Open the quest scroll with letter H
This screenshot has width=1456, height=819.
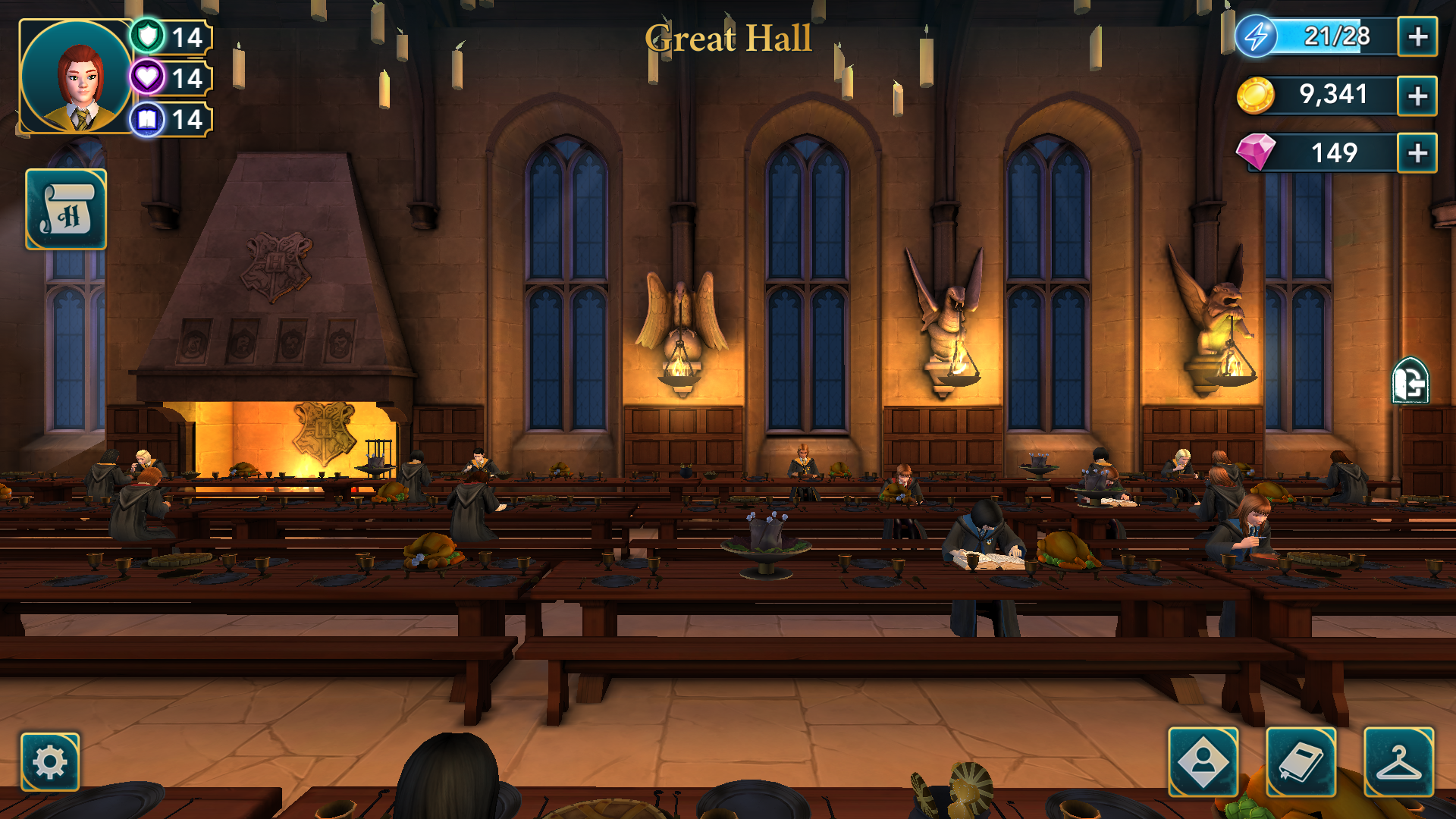coord(66,209)
